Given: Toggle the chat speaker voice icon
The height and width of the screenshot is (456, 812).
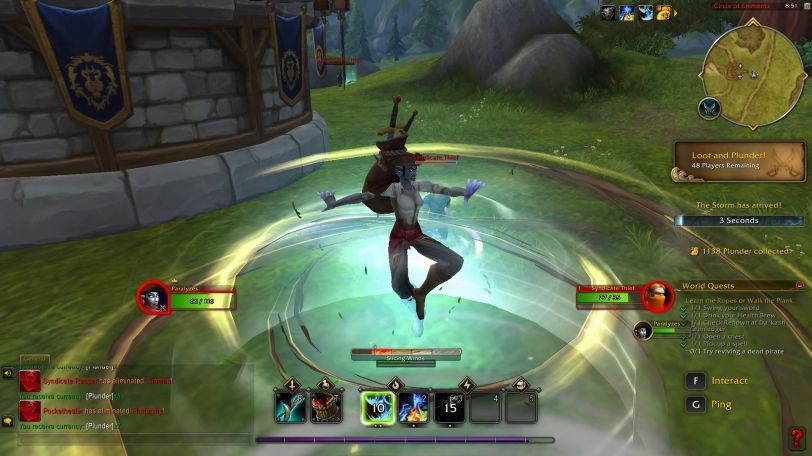Looking at the screenshot, I should (8, 374).
